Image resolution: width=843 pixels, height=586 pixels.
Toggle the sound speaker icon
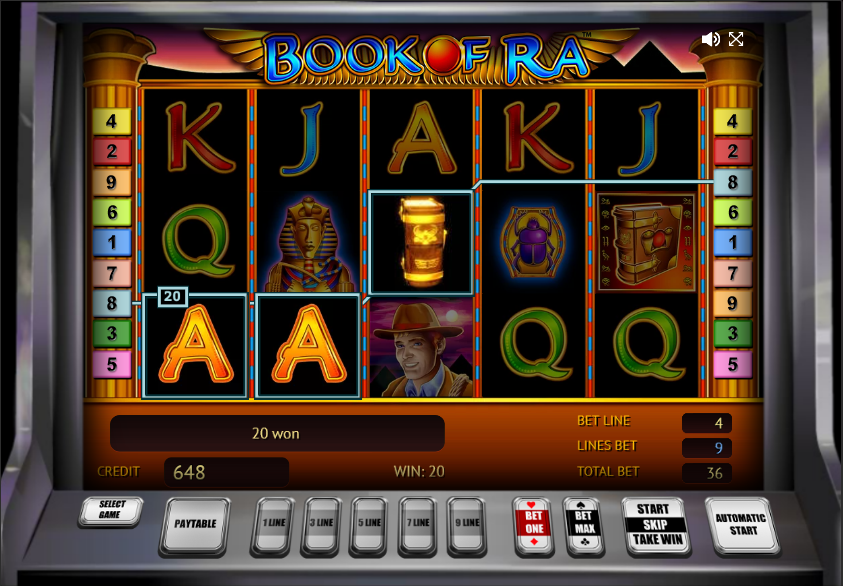pos(710,39)
